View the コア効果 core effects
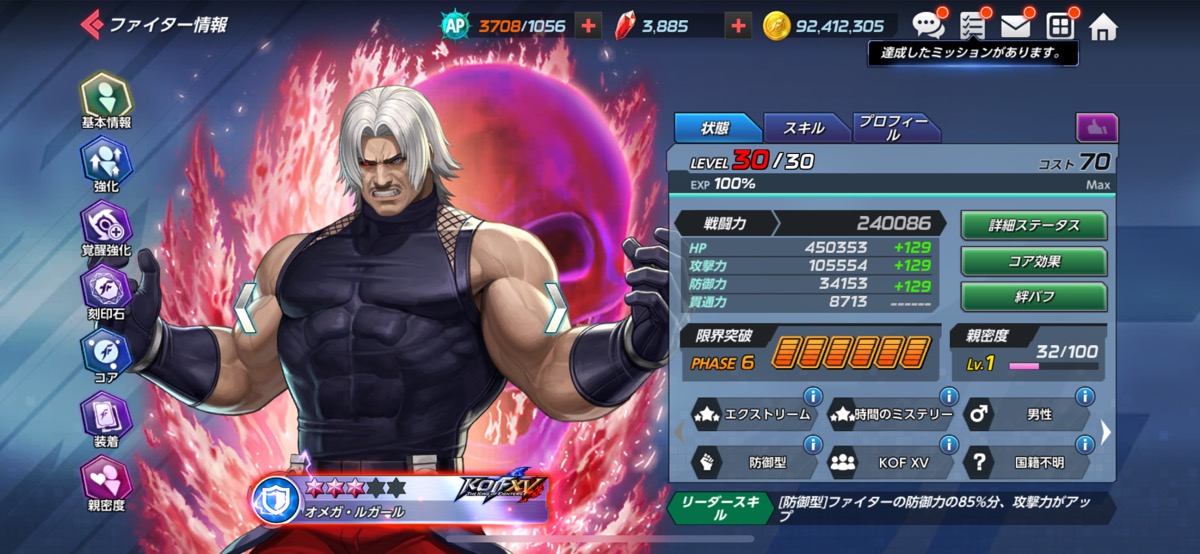This screenshot has width=1200, height=554. [1034, 261]
